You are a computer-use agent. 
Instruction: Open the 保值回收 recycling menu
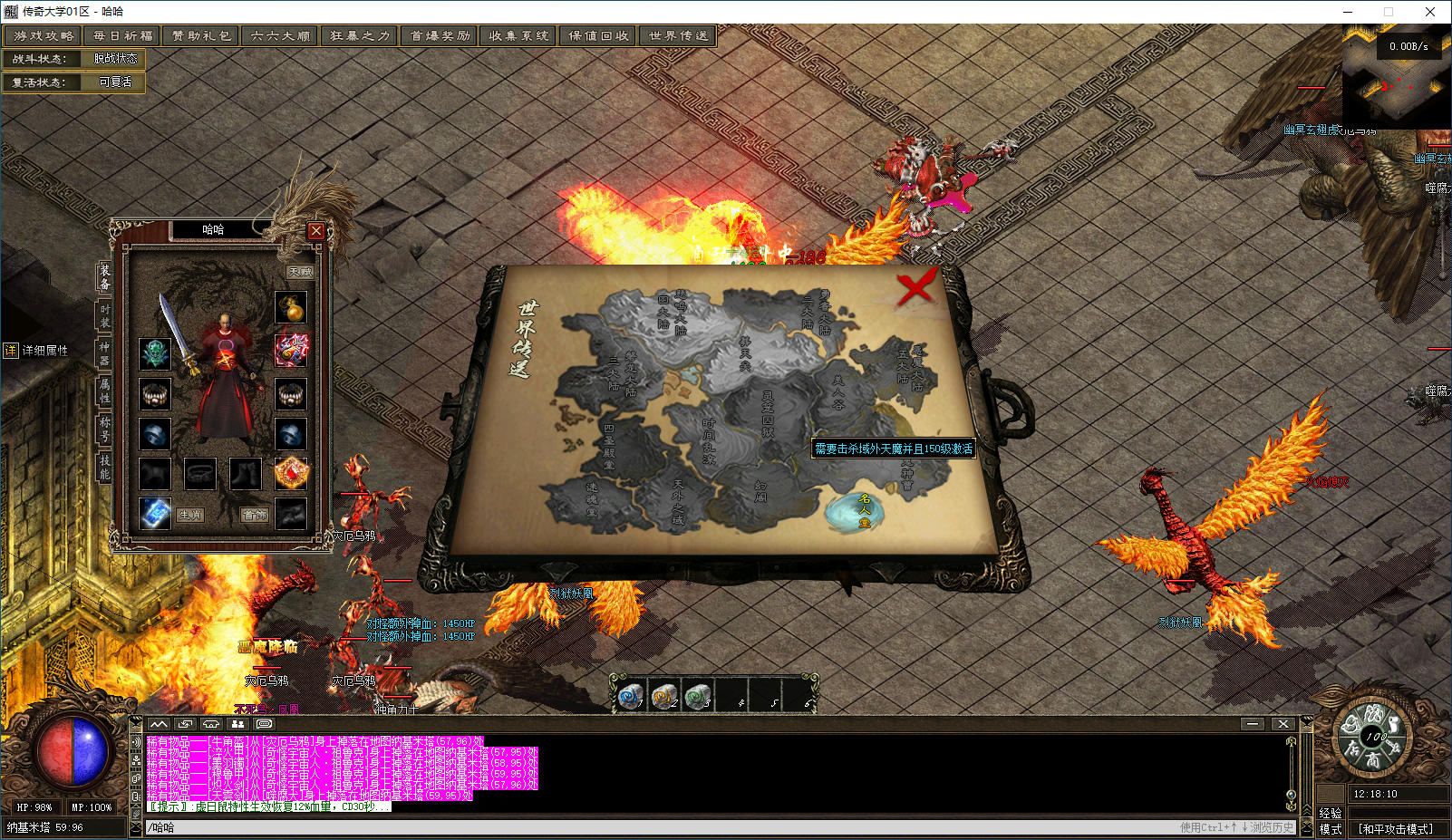[x=598, y=36]
